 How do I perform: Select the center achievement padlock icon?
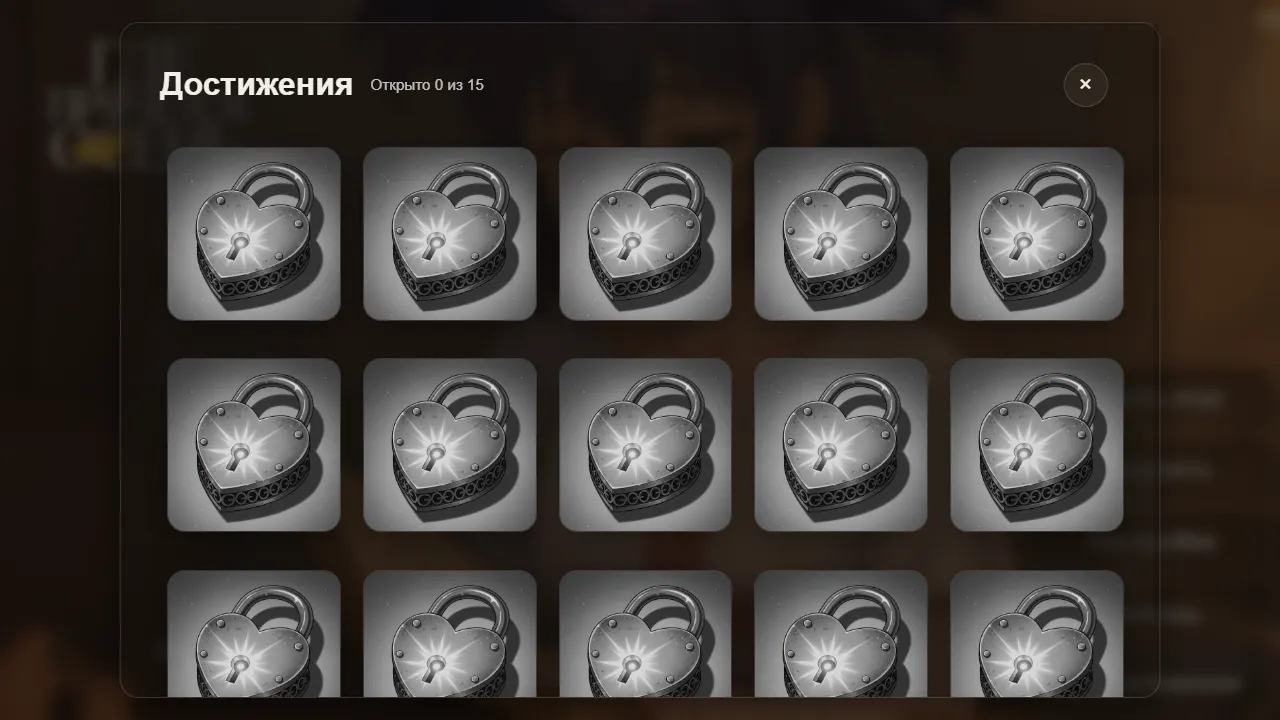(646, 444)
